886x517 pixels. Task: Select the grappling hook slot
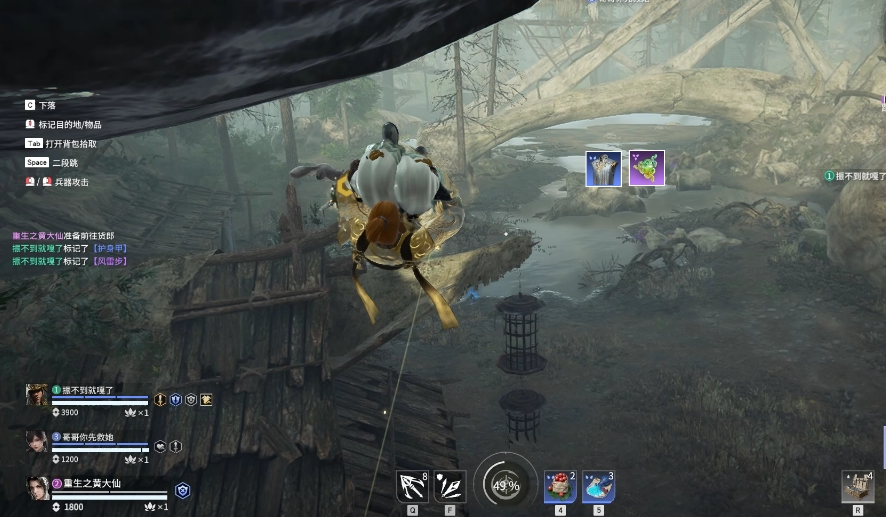411,486
